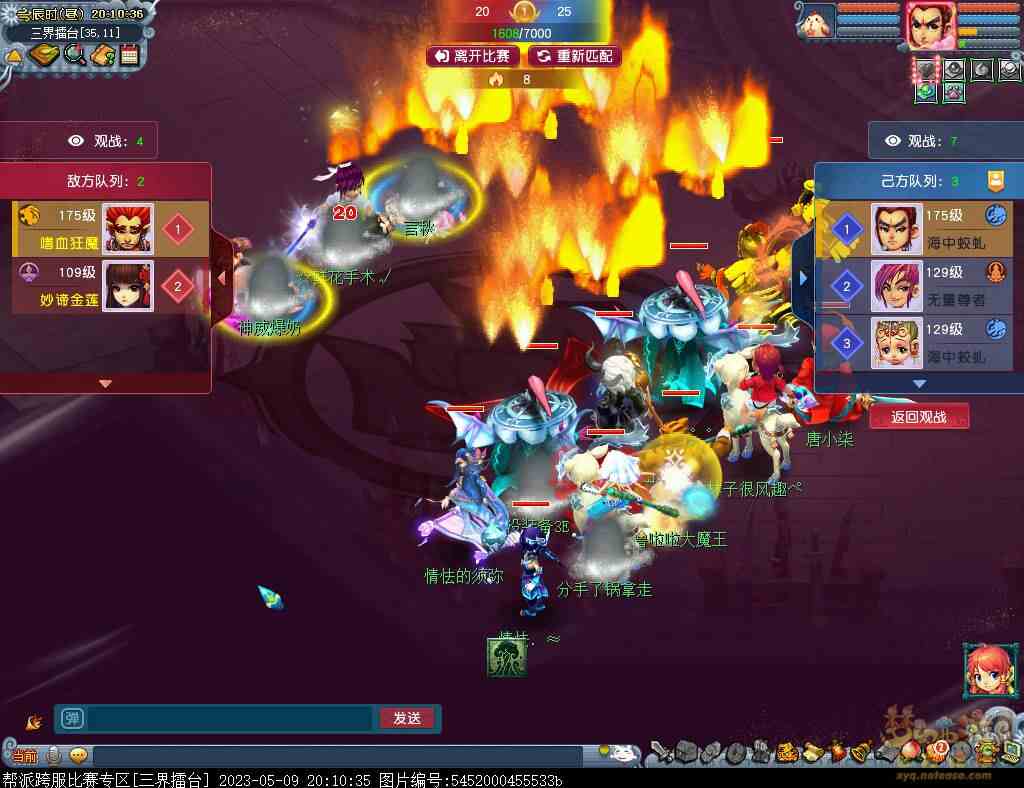1024x788 pixels.
Task: Open the sword icon in bottom toolbar
Action: click(659, 752)
